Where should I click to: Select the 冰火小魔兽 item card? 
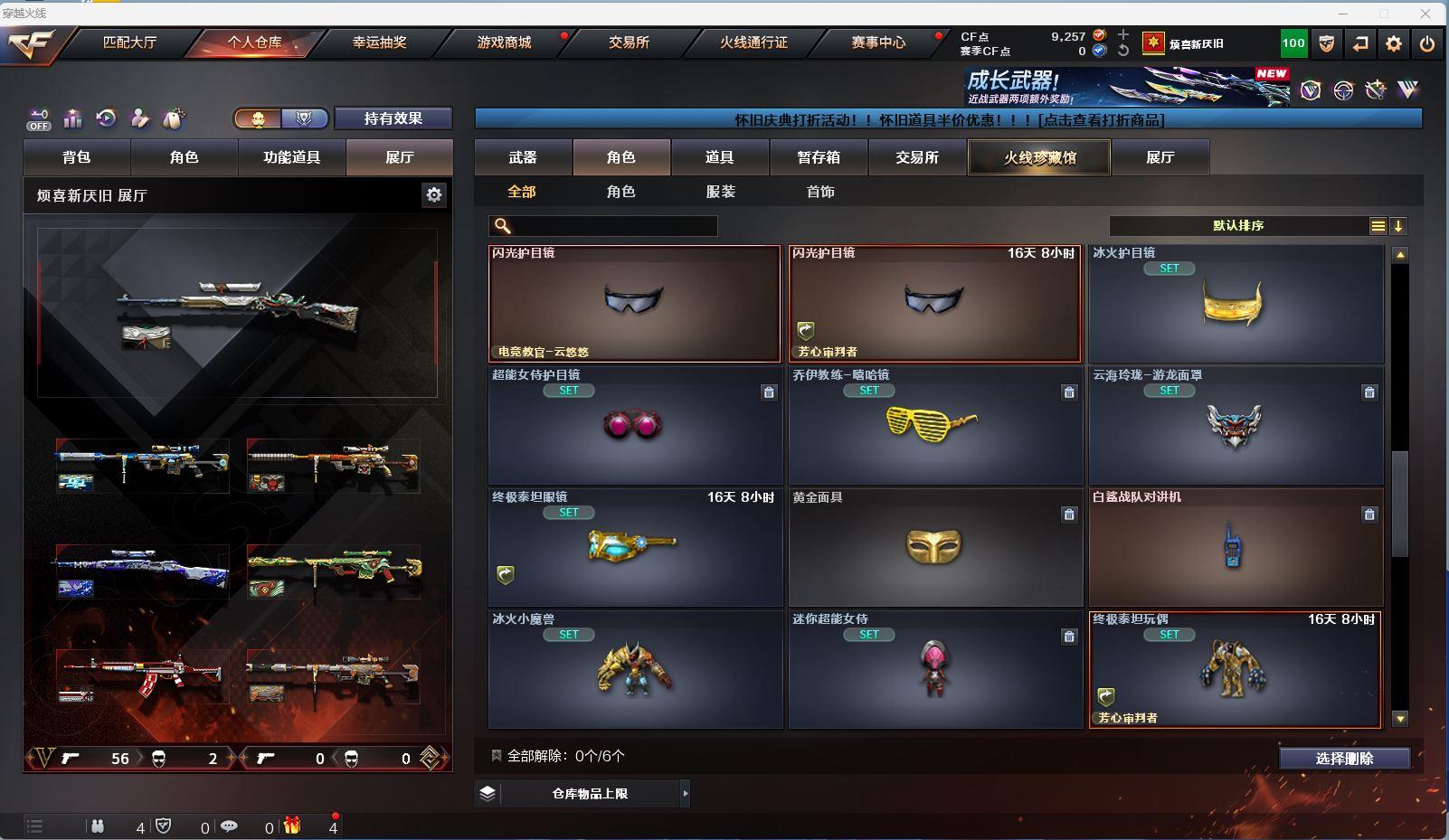pyautogui.click(x=635, y=669)
